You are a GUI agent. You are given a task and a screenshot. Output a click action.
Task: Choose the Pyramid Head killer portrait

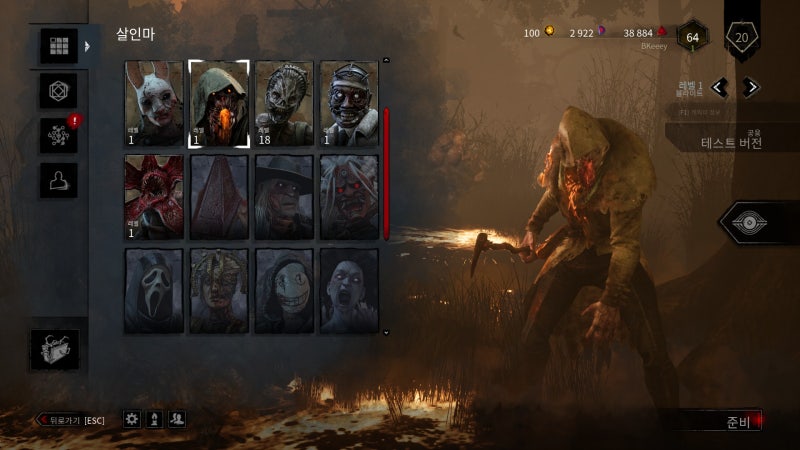click(219, 197)
